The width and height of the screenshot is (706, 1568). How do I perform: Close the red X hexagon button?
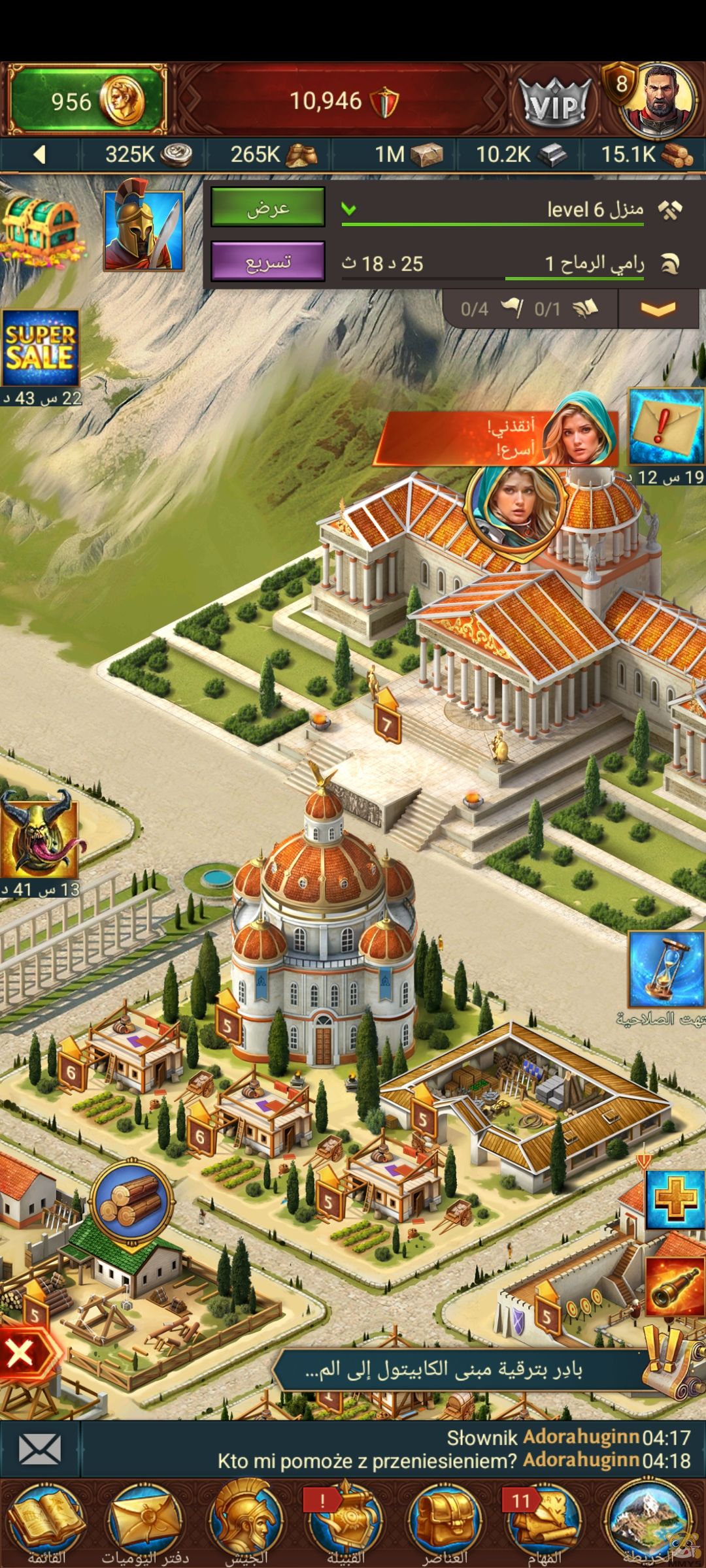tap(22, 1352)
